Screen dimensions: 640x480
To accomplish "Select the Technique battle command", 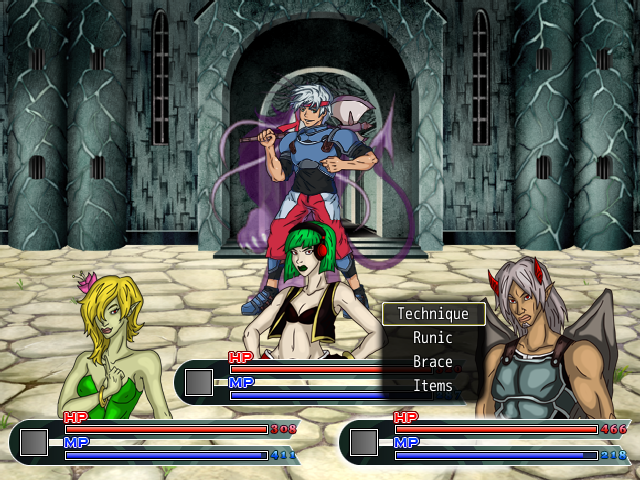I will tap(433, 314).
